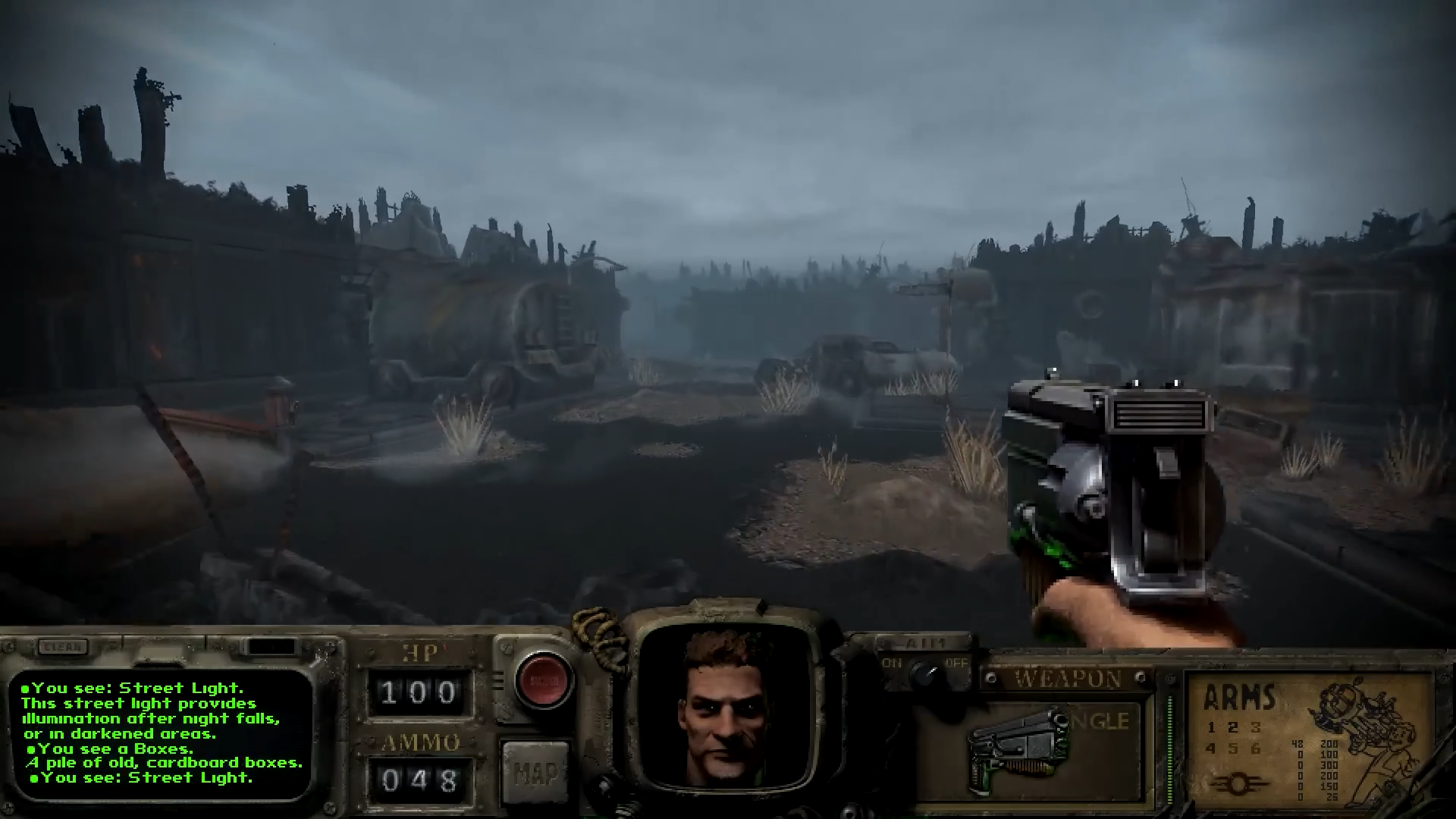Open the MAP button
Screen dimensions: 1456x819
534,772
